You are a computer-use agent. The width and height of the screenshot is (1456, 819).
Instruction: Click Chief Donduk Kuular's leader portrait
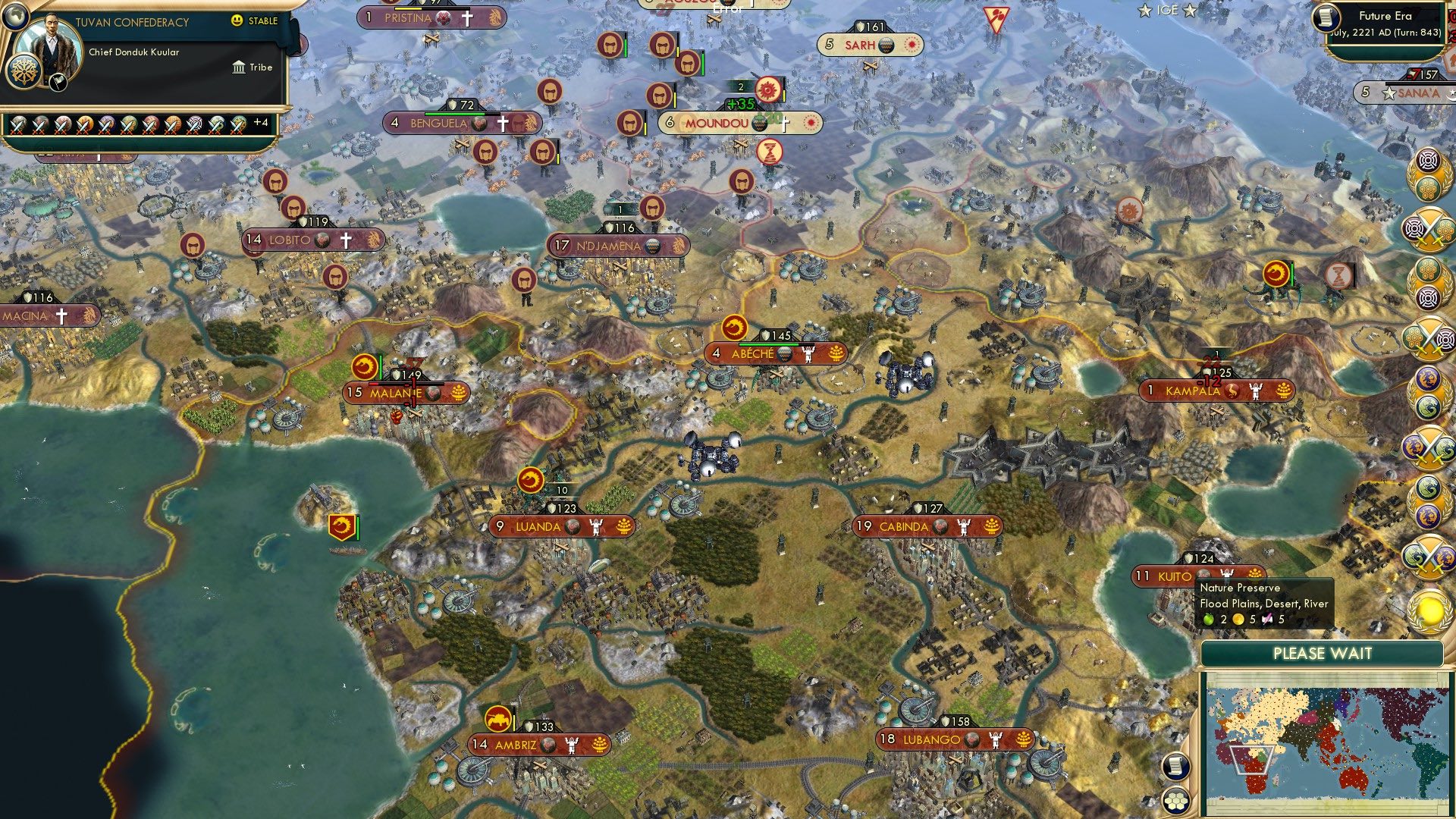(x=51, y=43)
